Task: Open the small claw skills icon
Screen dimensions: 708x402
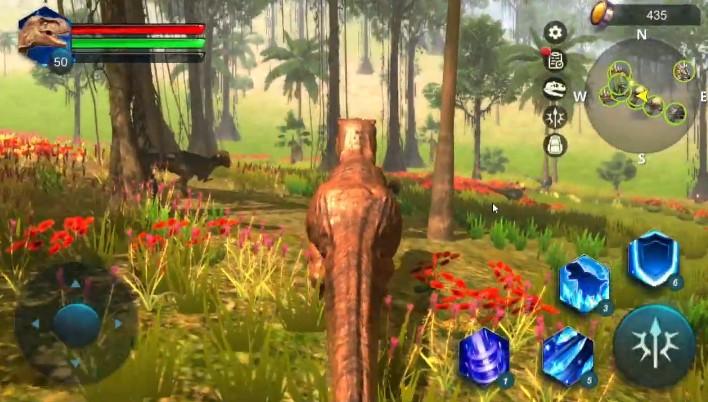Action: tap(555, 117)
